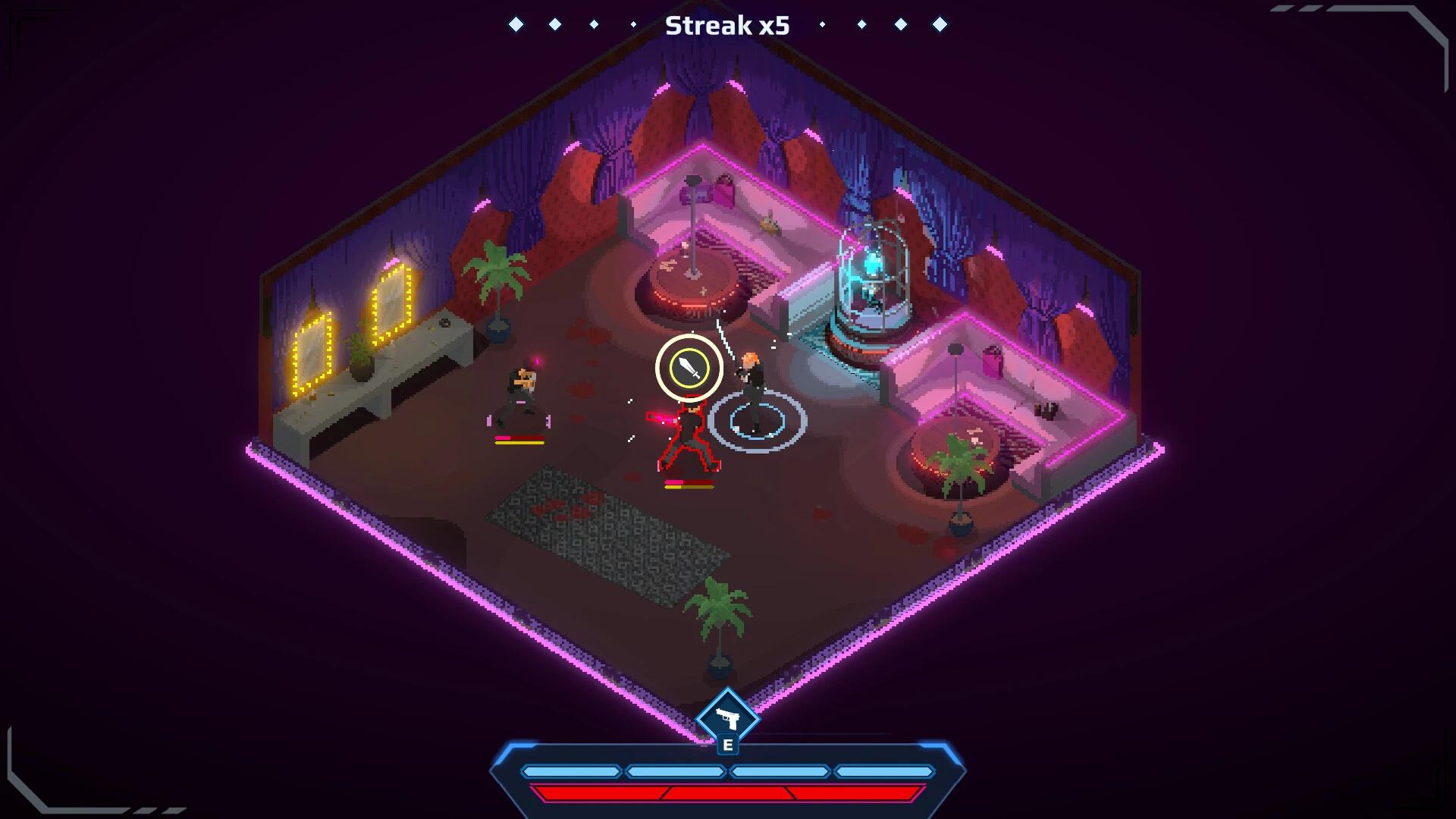Click the first segment of the blue energy bar

[573, 770]
